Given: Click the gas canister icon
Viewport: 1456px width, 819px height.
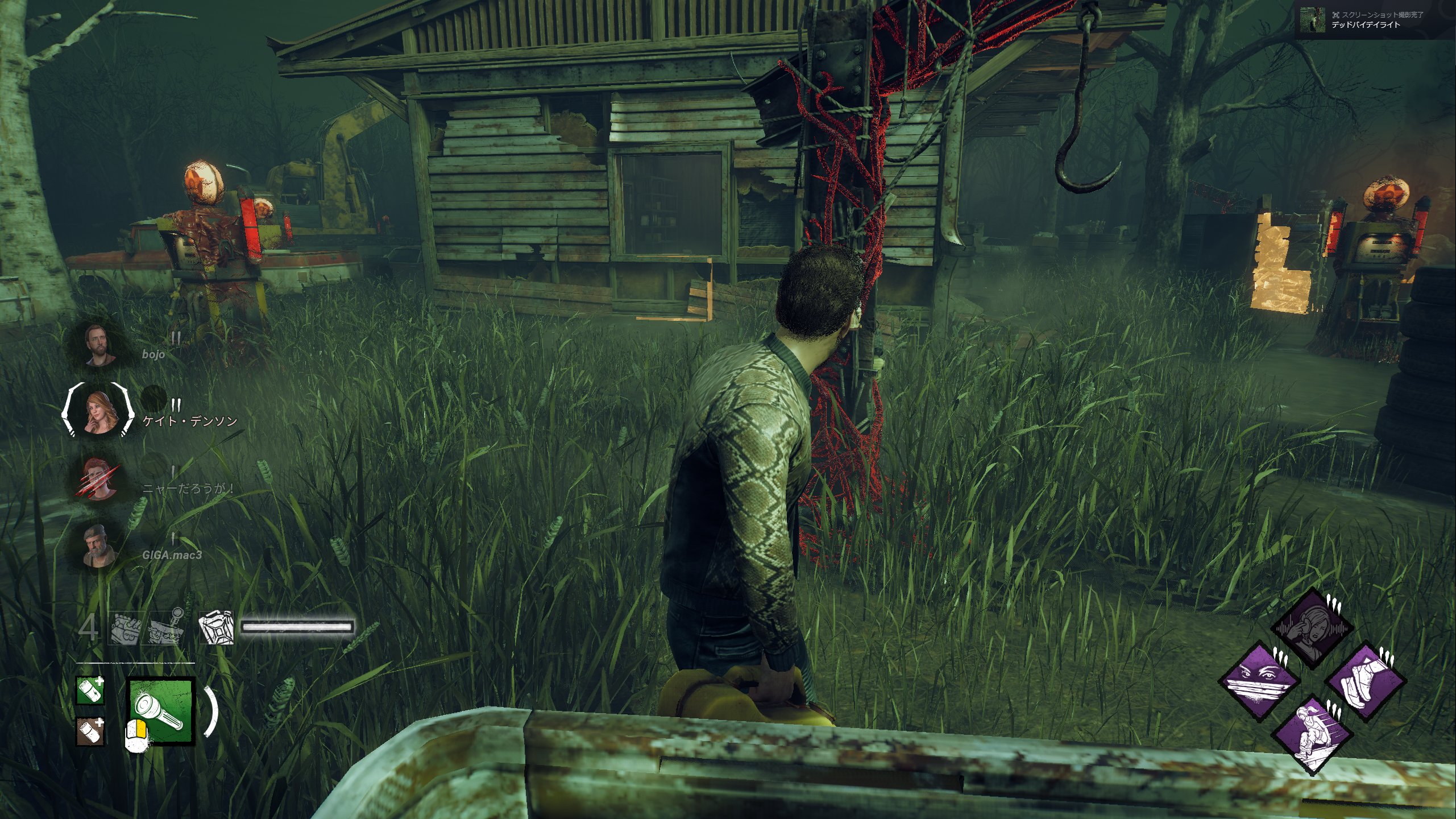Looking at the screenshot, I should 216,628.
